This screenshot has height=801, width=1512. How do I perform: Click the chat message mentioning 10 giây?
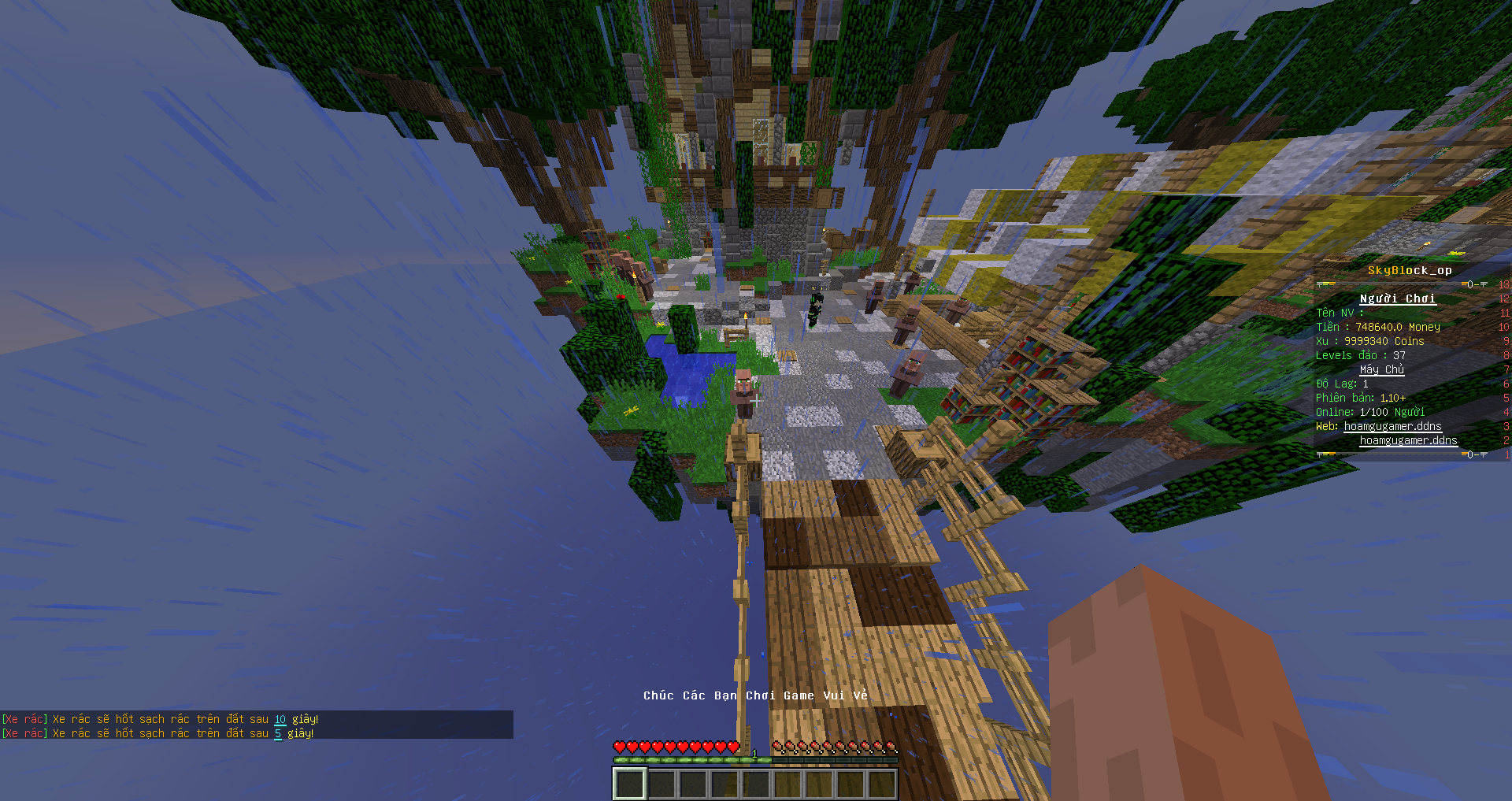[161, 719]
